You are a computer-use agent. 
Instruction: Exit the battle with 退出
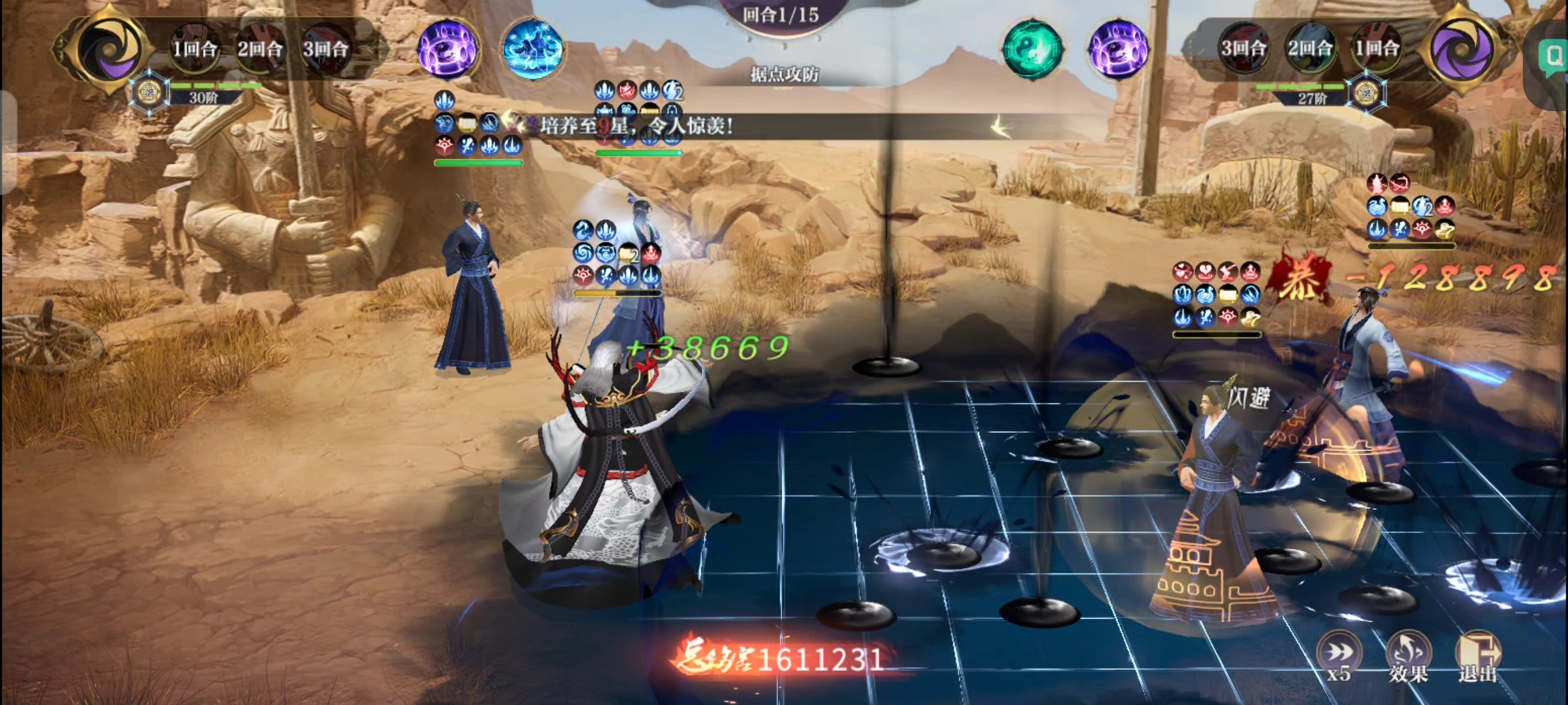coord(1478,656)
